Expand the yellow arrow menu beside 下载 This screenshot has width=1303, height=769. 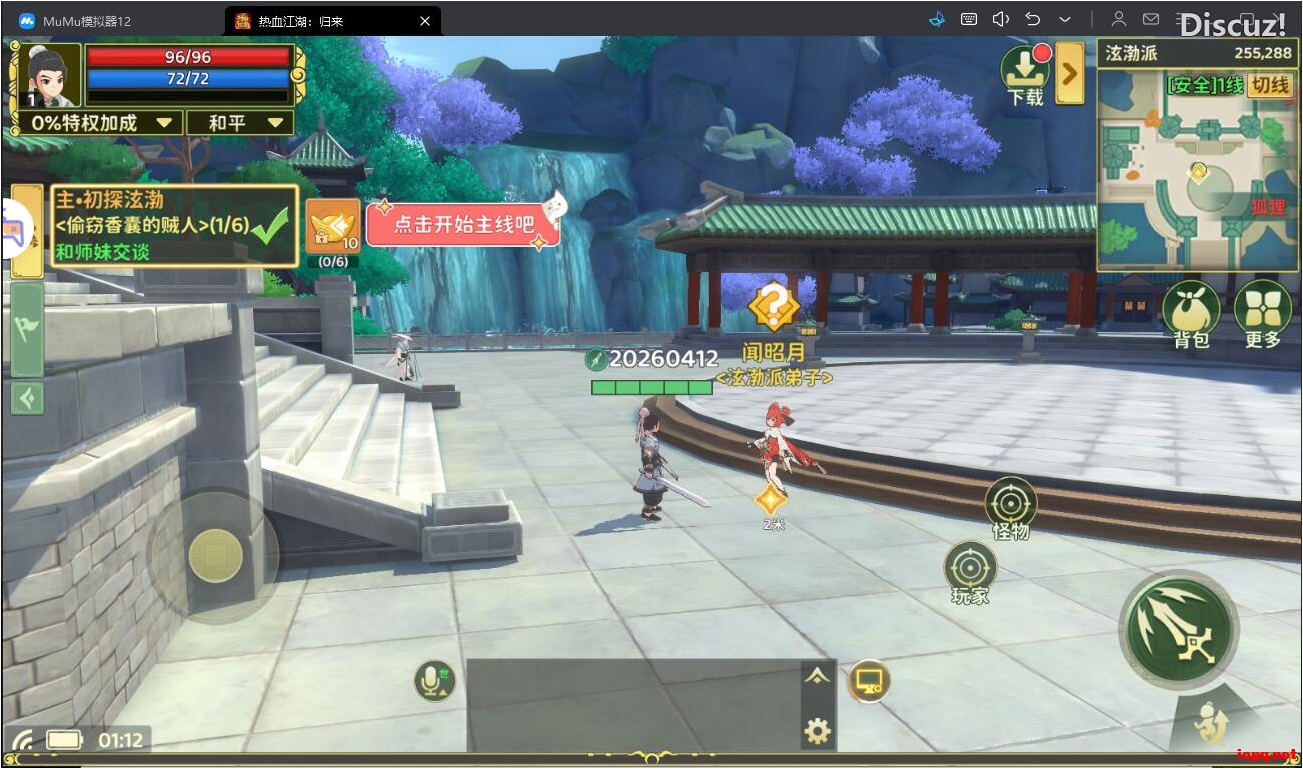coord(1070,73)
